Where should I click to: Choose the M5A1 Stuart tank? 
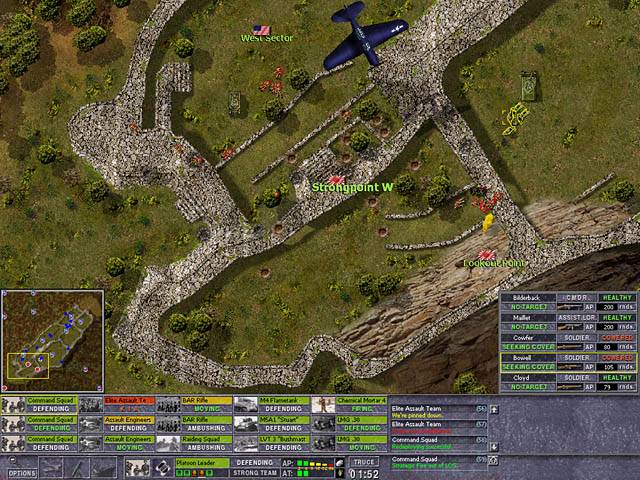(271, 424)
